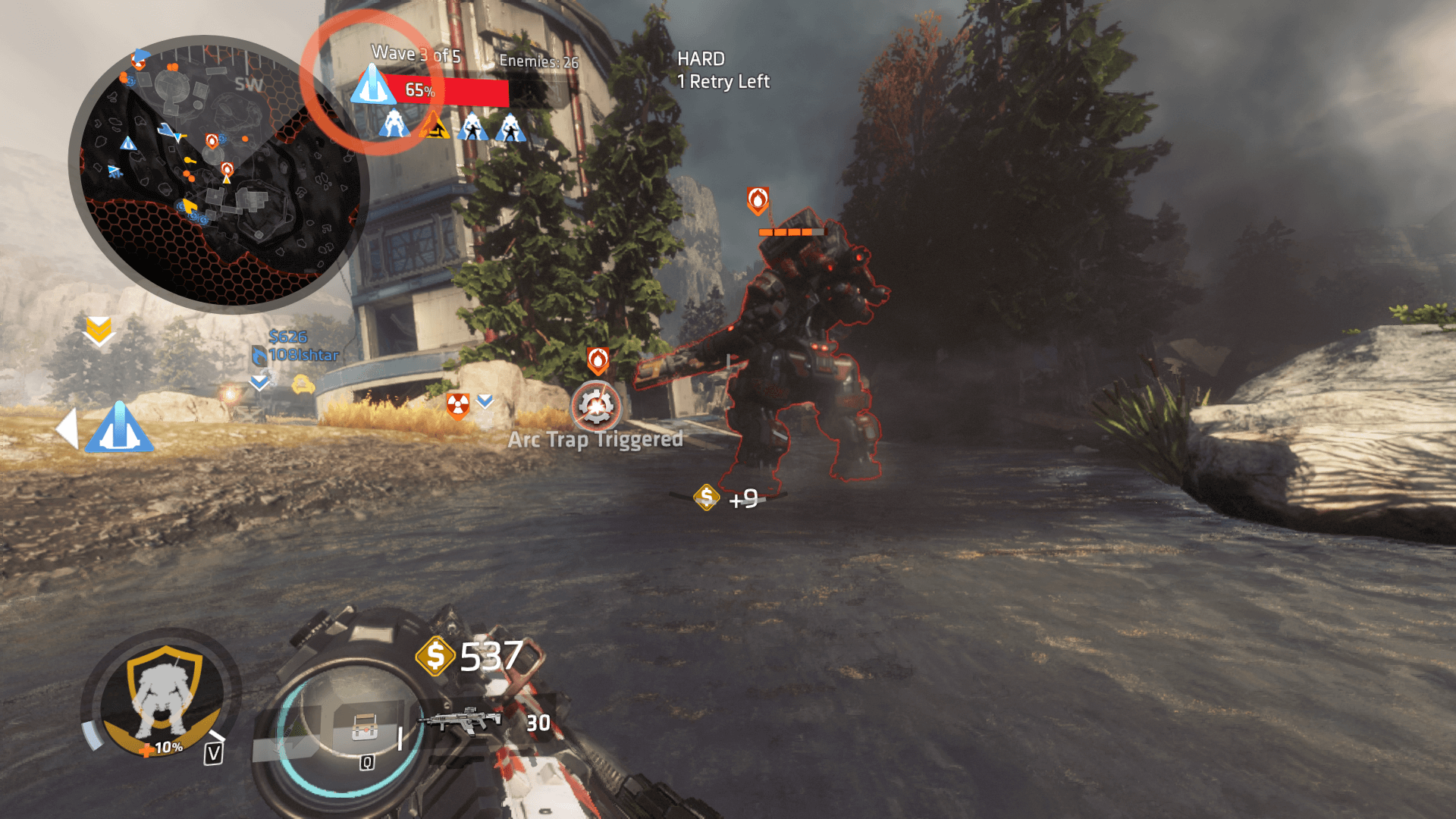Activate the tactical ability icon in the round gauge
Image resolution: width=1456 pixels, height=819 pixels.
[365, 729]
